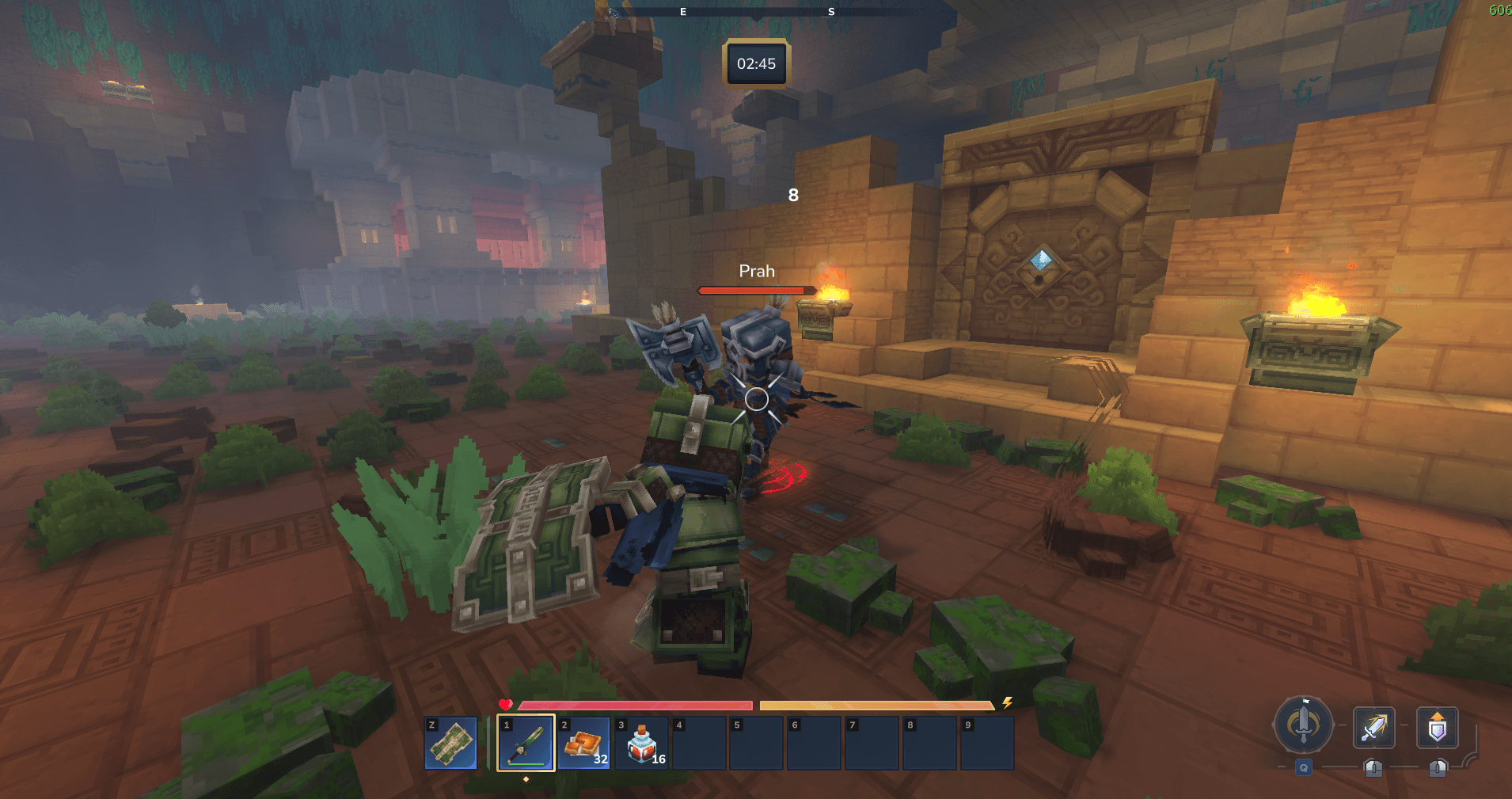The height and width of the screenshot is (799, 1512).
Task: Pick the green shield utility slot
Action: 451,743
